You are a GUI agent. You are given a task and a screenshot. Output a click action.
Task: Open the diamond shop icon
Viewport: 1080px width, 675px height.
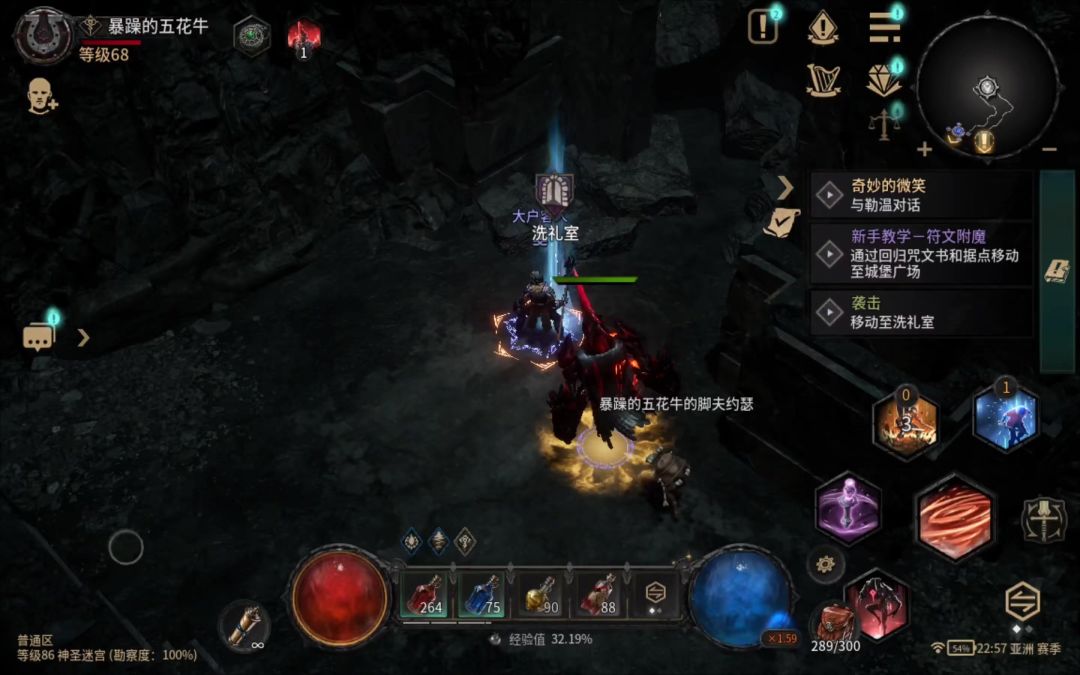tap(884, 80)
